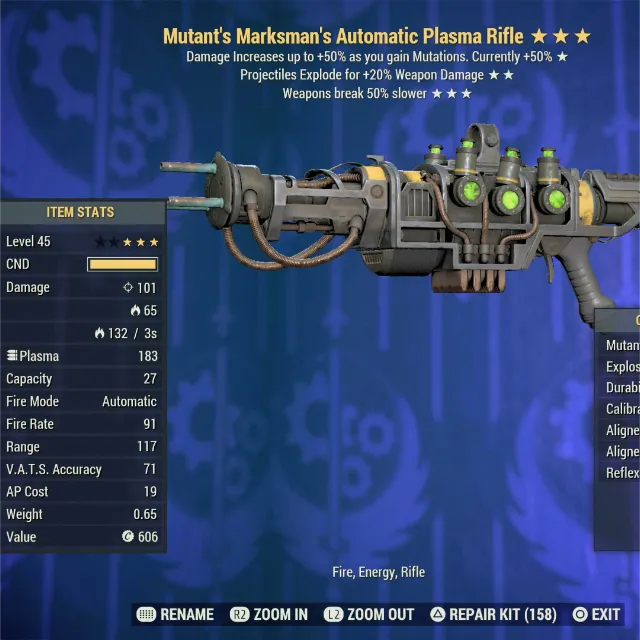The width and height of the screenshot is (640, 640).
Task: Select Zoom Out on the bottom bar
Action: pos(370,614)
